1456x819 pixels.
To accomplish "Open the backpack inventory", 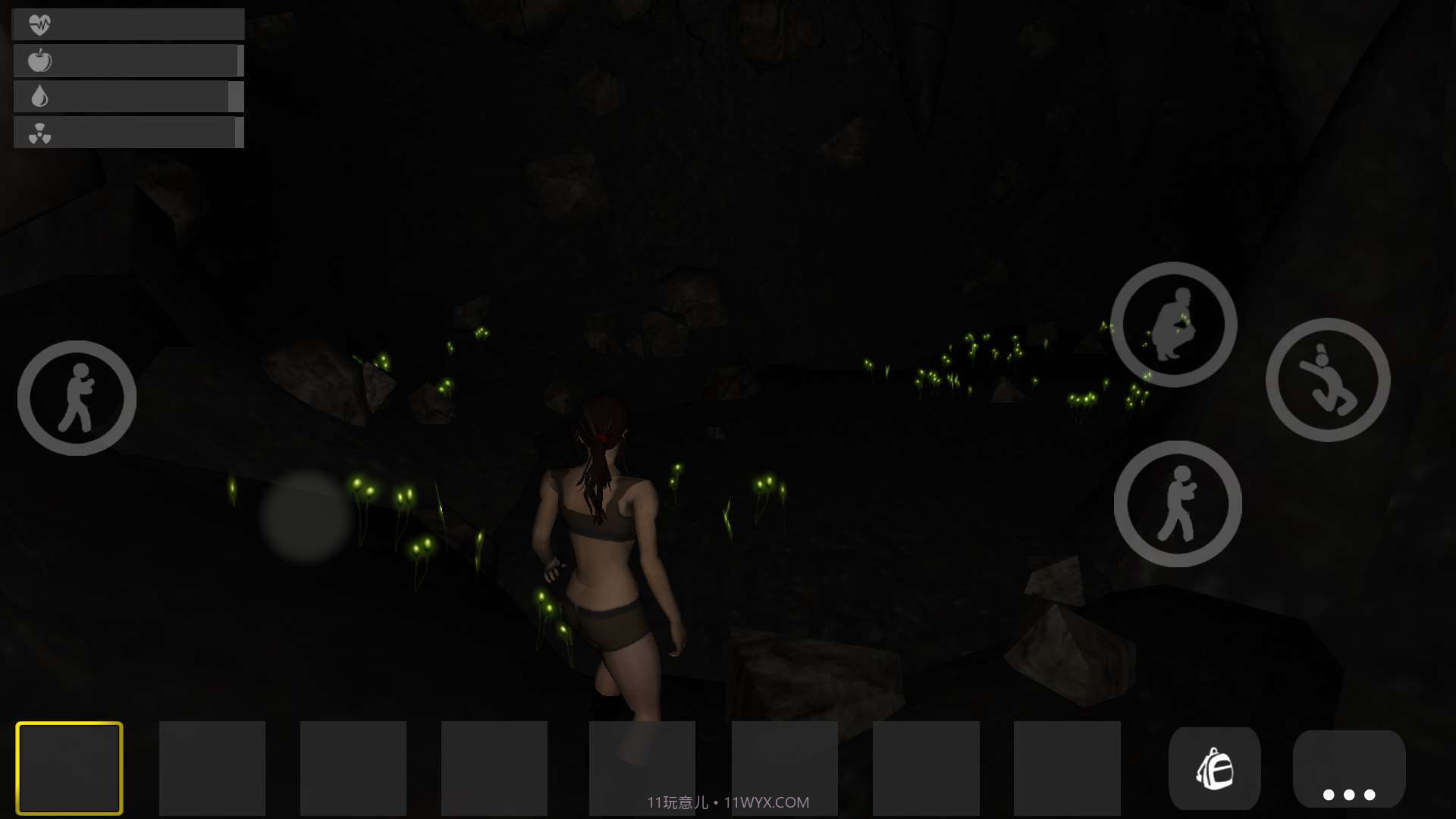I will pyautogui.click(x=1214, y=769).
